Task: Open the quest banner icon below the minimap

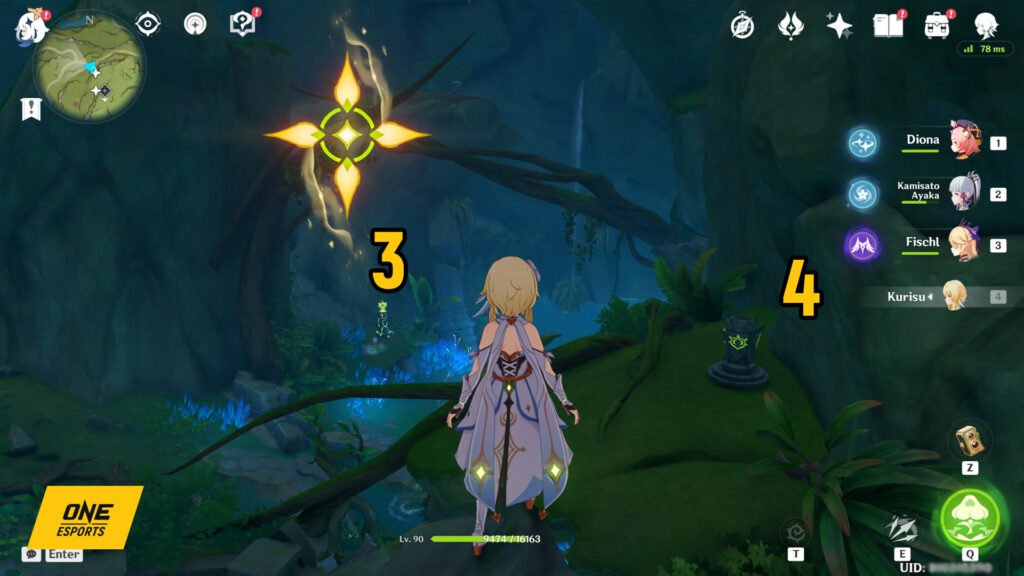Action: (x=31, y=109)
